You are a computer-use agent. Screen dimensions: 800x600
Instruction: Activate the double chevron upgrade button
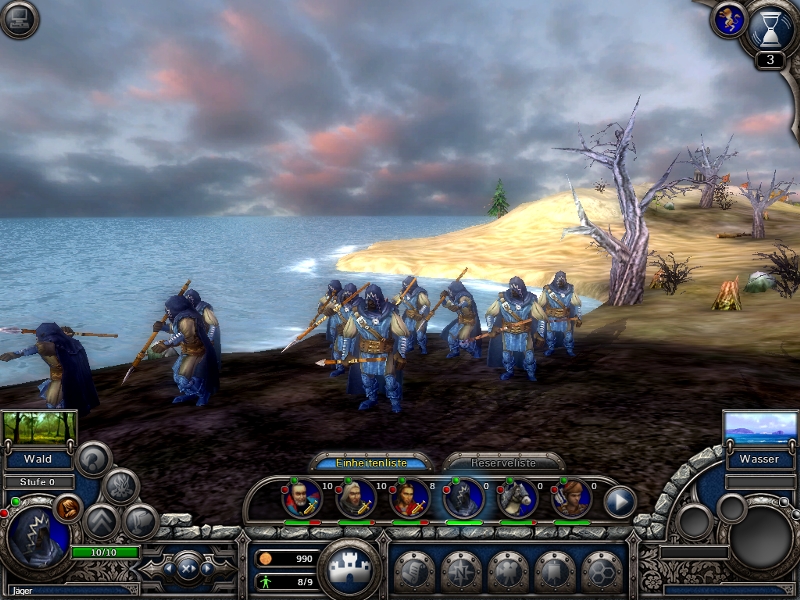pos(101,521)
